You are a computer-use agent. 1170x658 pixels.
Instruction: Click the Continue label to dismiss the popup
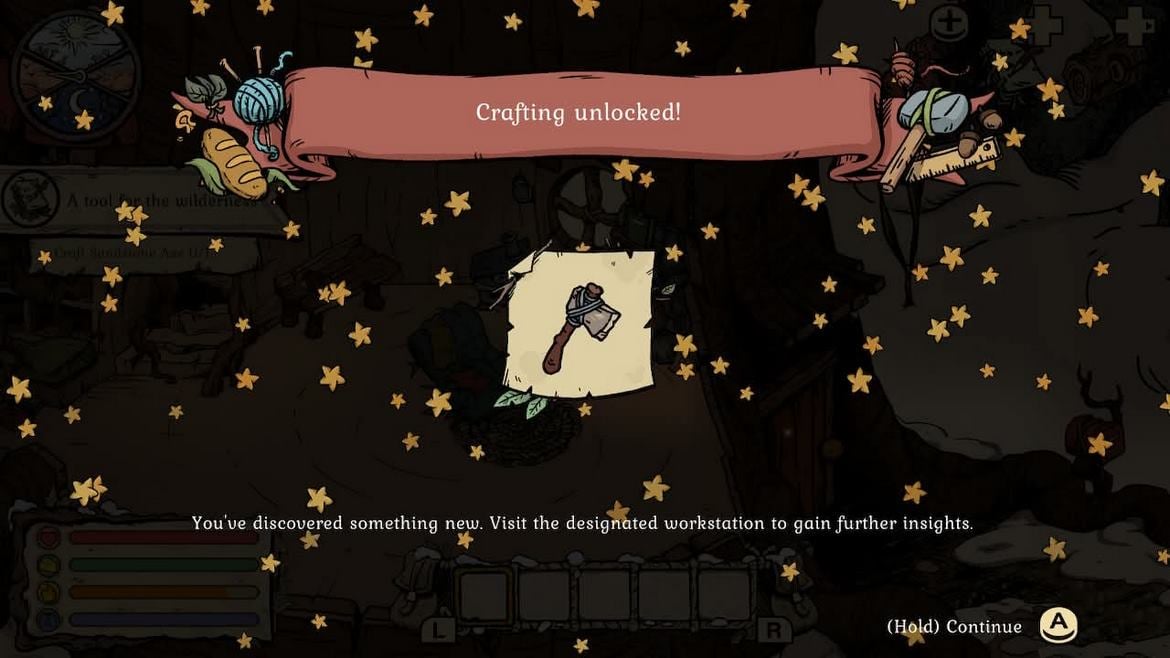[954, 627]
